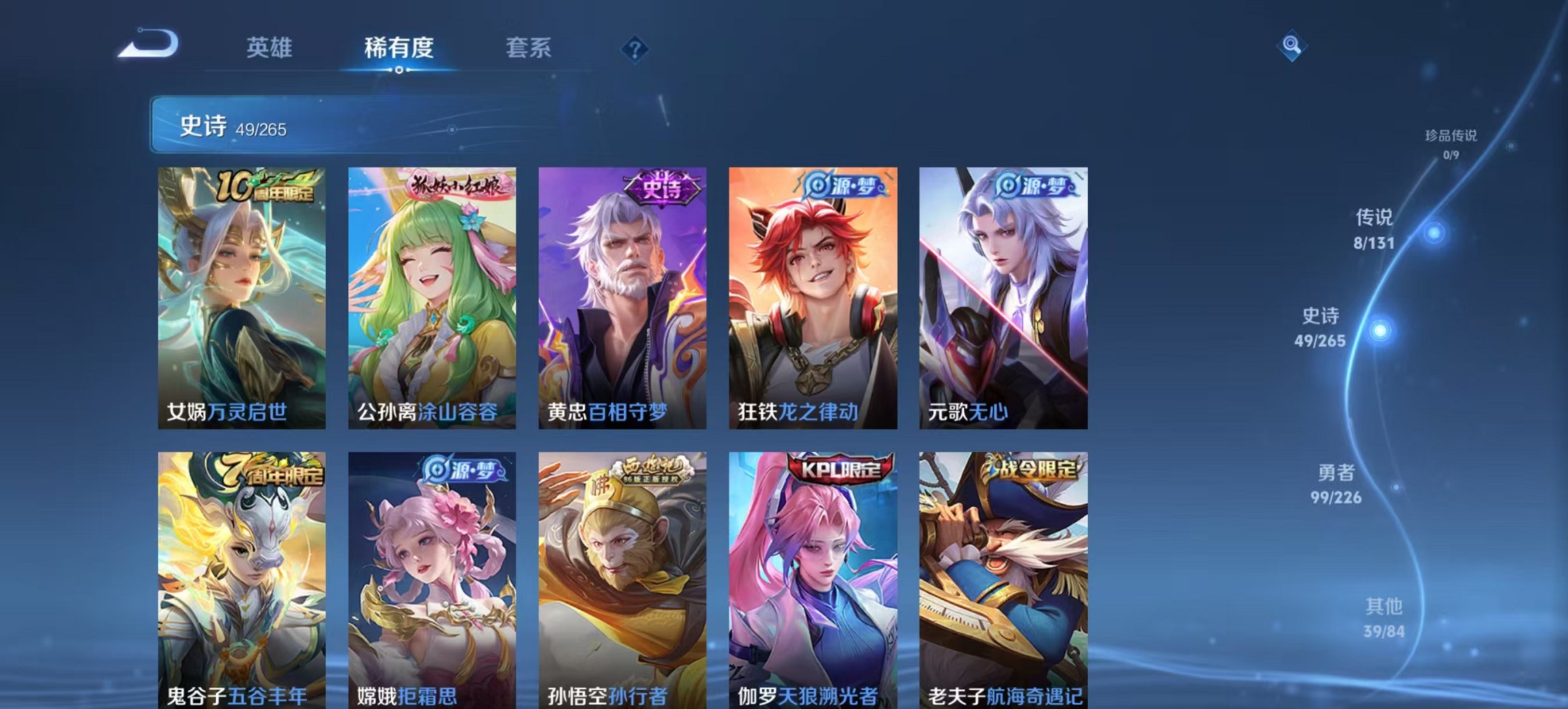Open the search magnifier at top right

click(1292, 46)
